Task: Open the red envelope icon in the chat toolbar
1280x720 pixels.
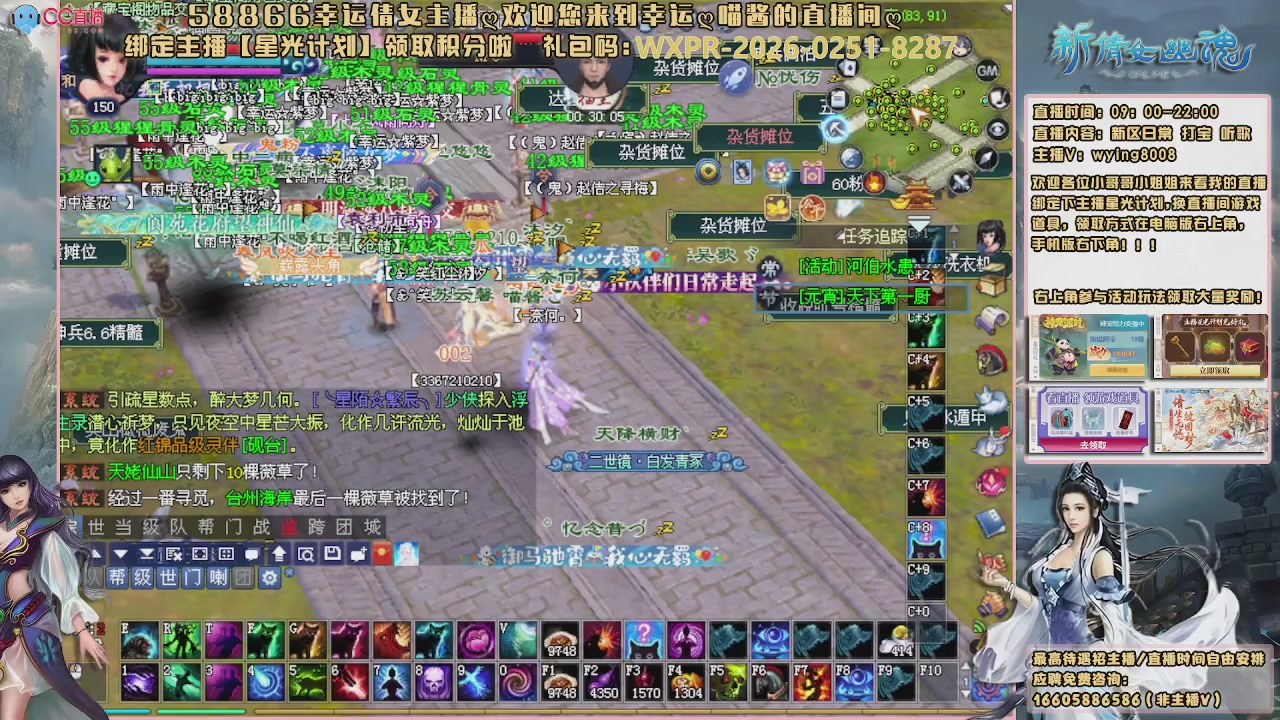Action: pyautogui.click(x=382, y=553)
